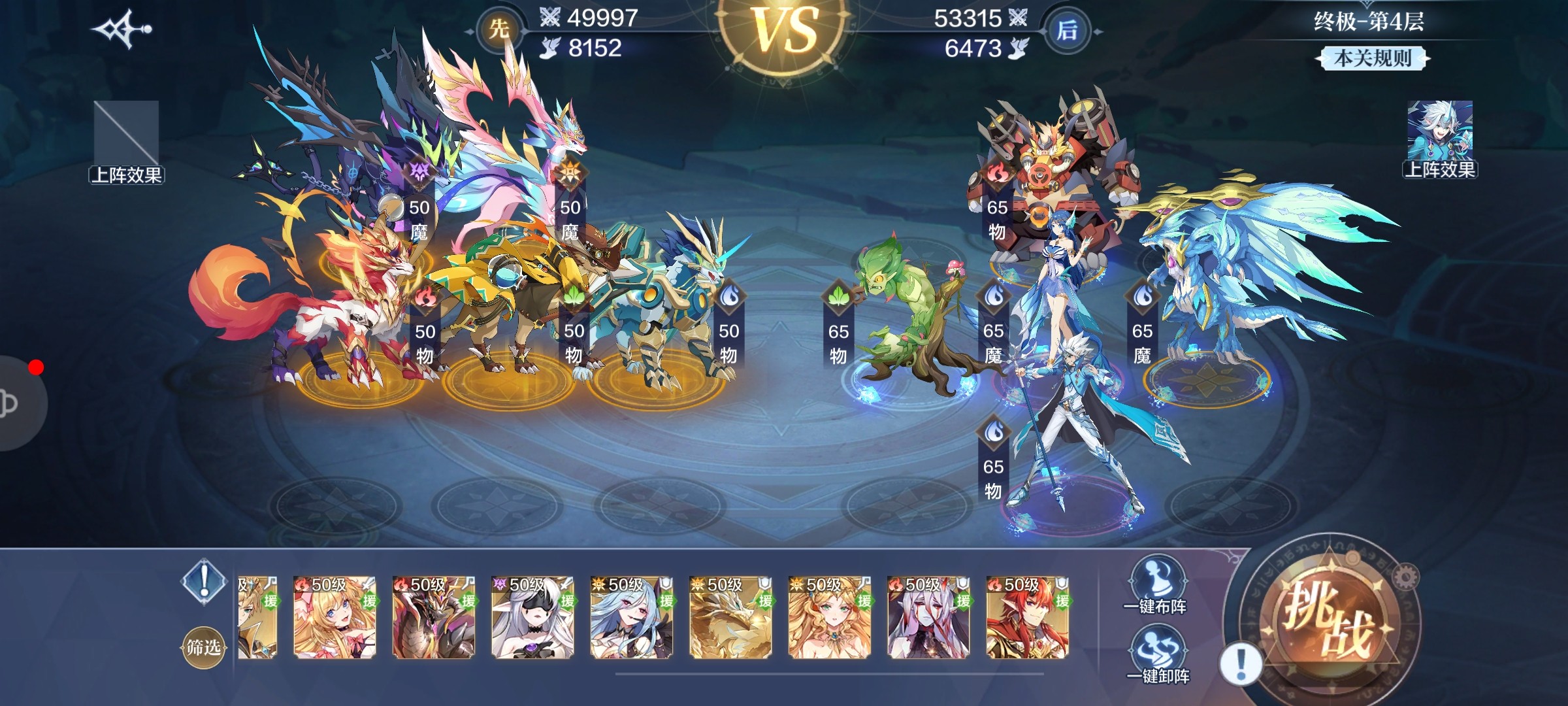1568x706 pixels.
Task: Go back using the top-left arrow emblem
Action: tap(122, 29)
